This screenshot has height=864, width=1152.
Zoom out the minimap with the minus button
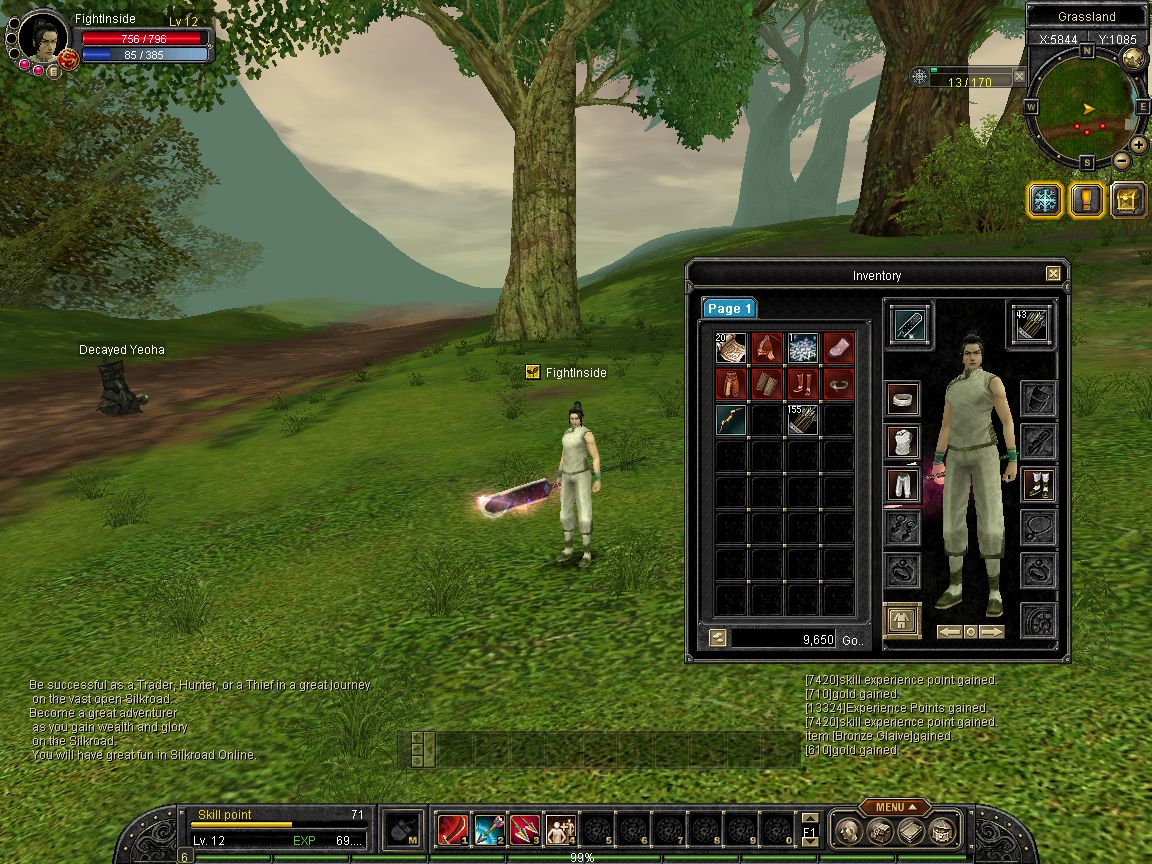click(x=1121, y=160)
